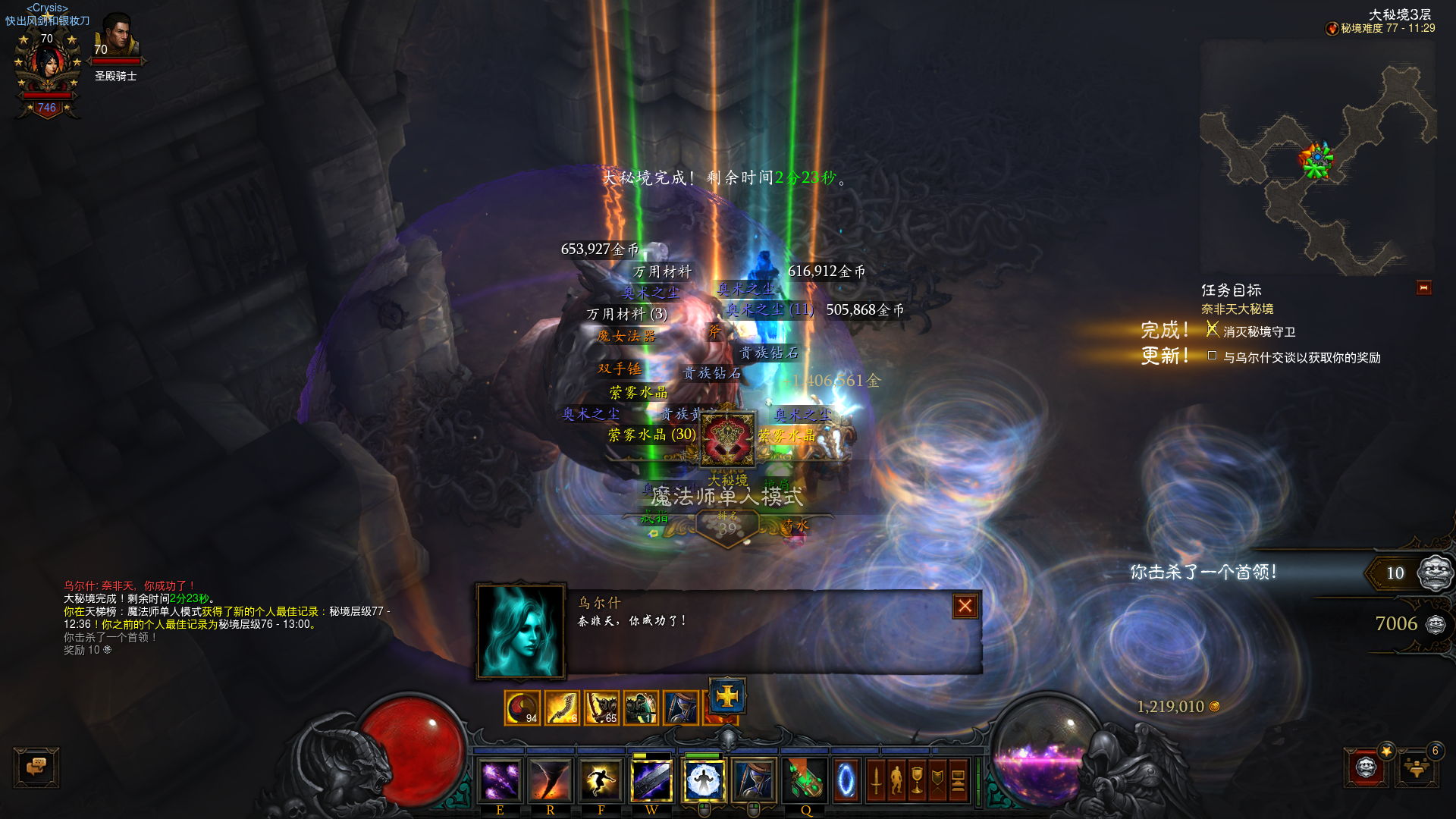Activate the purple arcane missiles skill

click(500, 780)
